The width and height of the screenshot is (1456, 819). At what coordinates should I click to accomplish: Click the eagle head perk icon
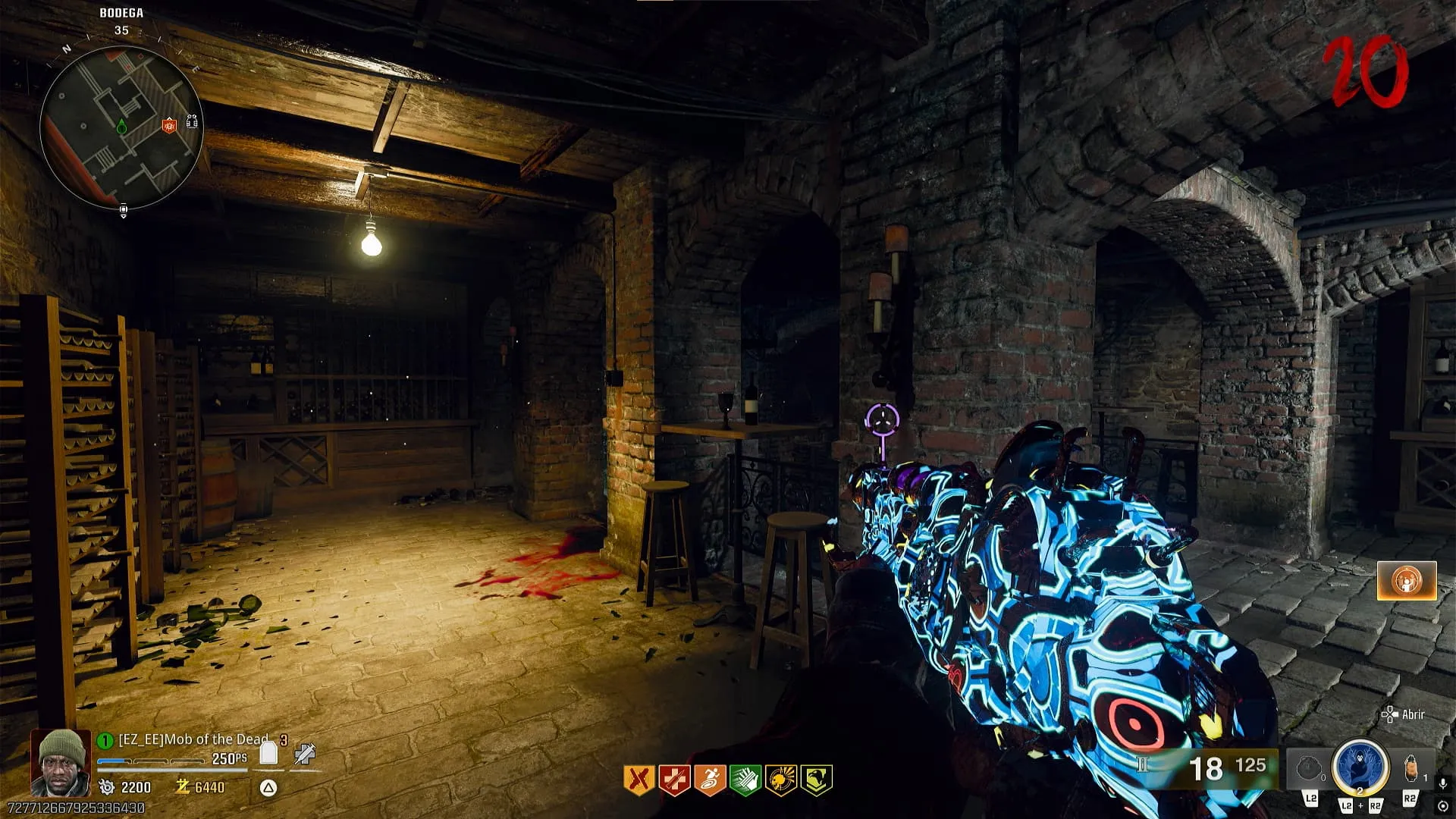pos(817,780)
